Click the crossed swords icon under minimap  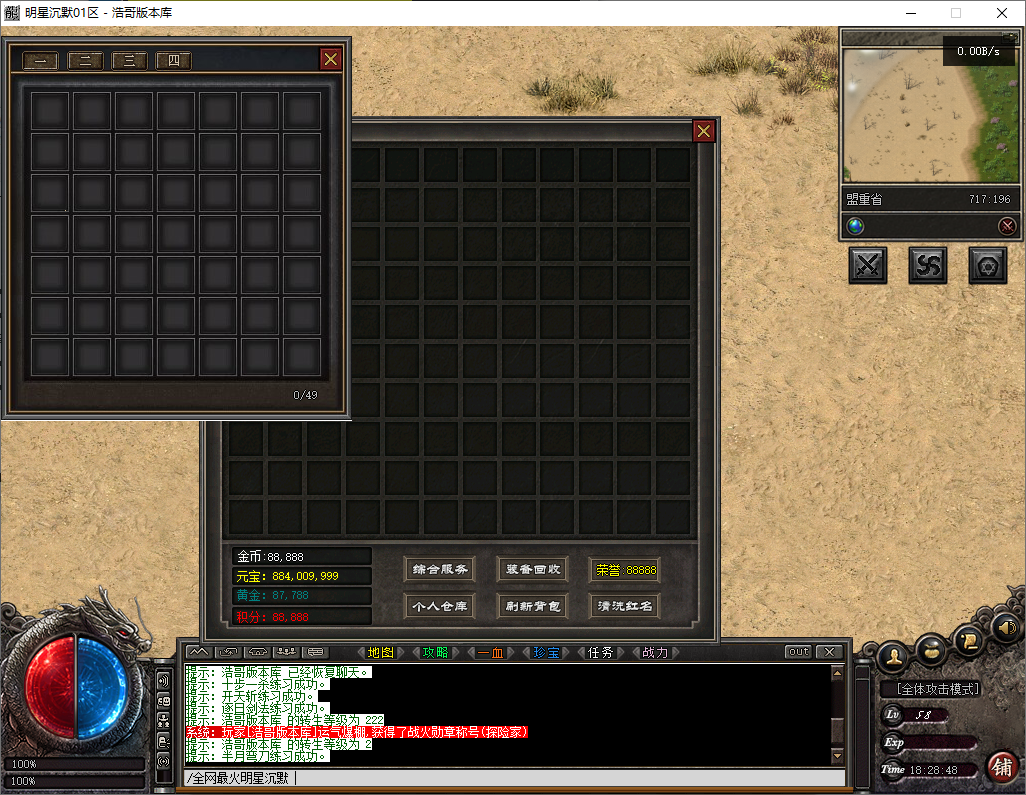click(868, 265)
